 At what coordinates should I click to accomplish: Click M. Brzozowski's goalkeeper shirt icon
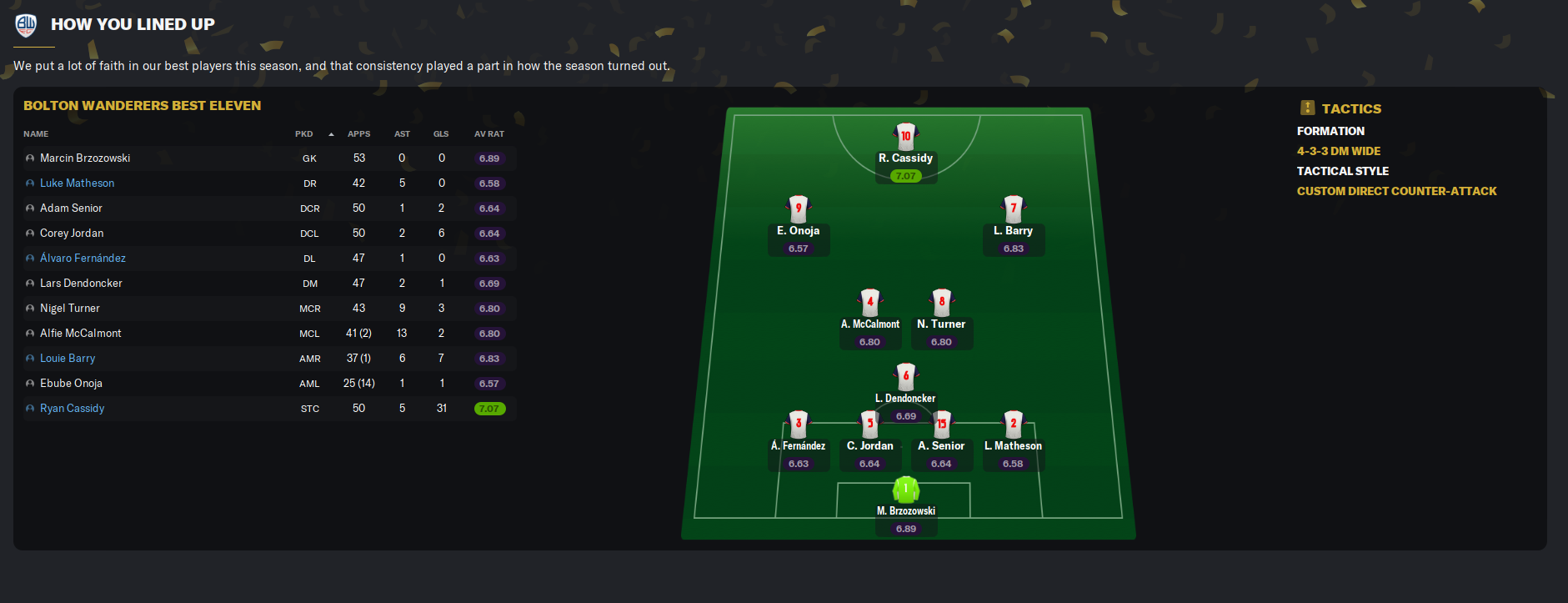coord(905,489)
